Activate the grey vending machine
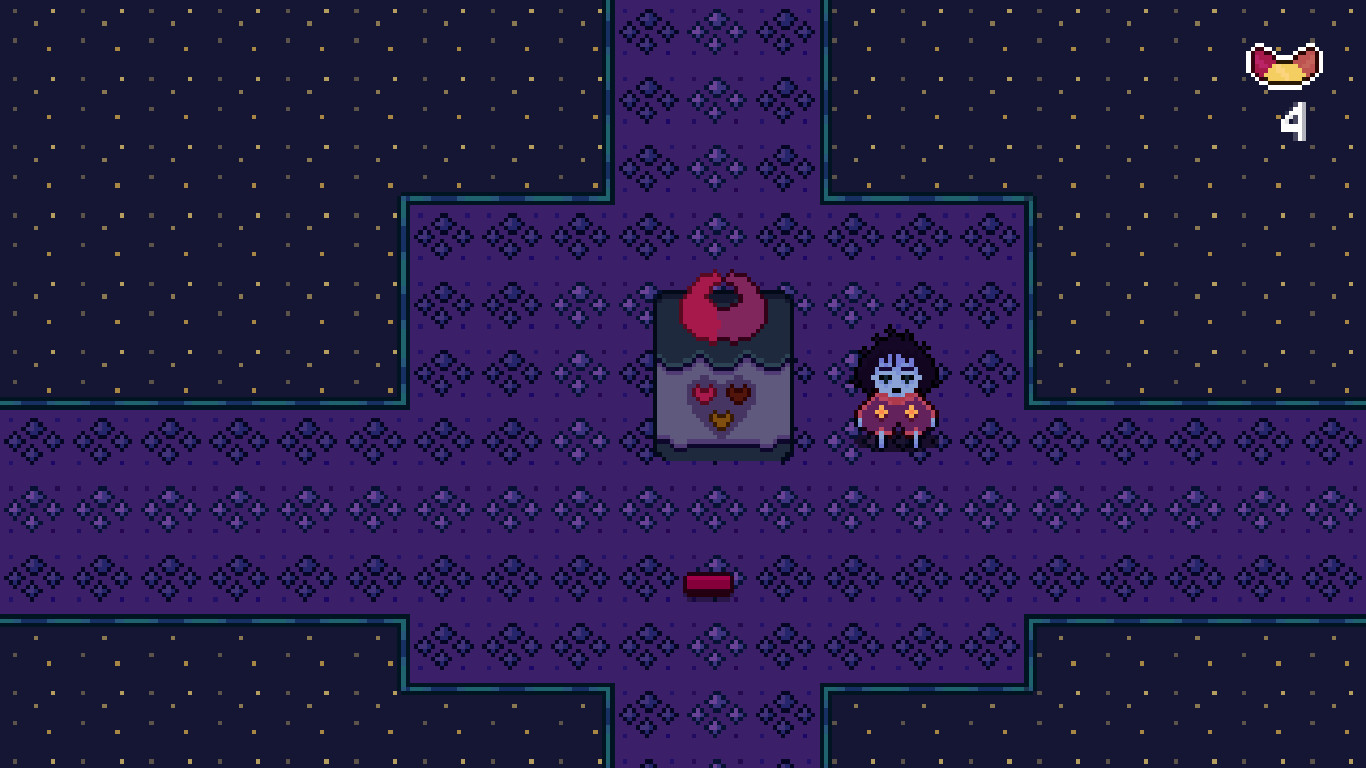 pos(722,375)
